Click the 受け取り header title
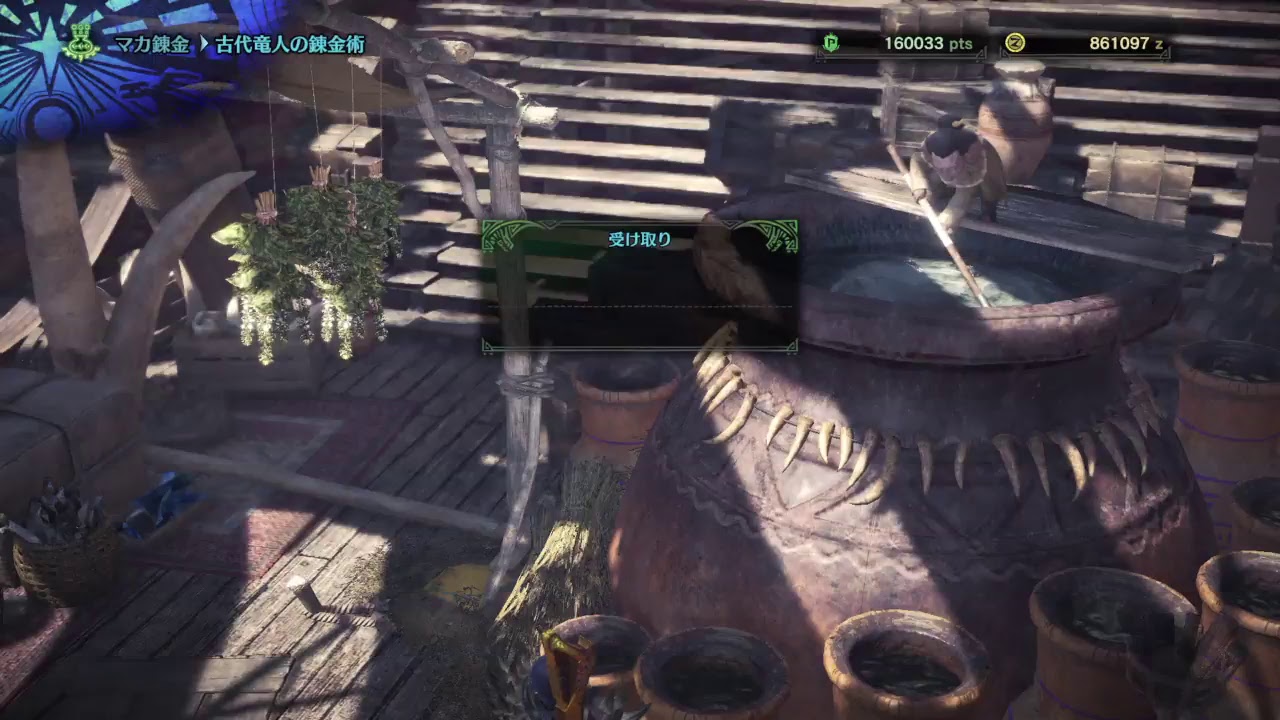This screenshot has width=1280, height=720. tap(638, 238)
